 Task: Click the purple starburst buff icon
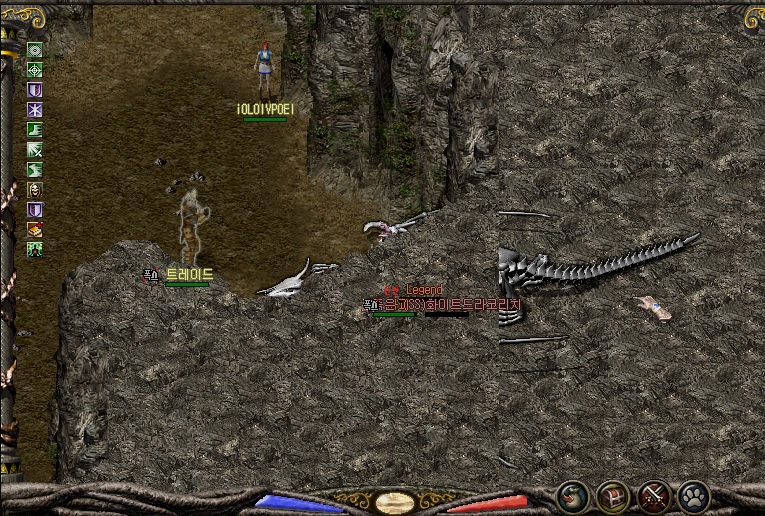coord(35,110)
